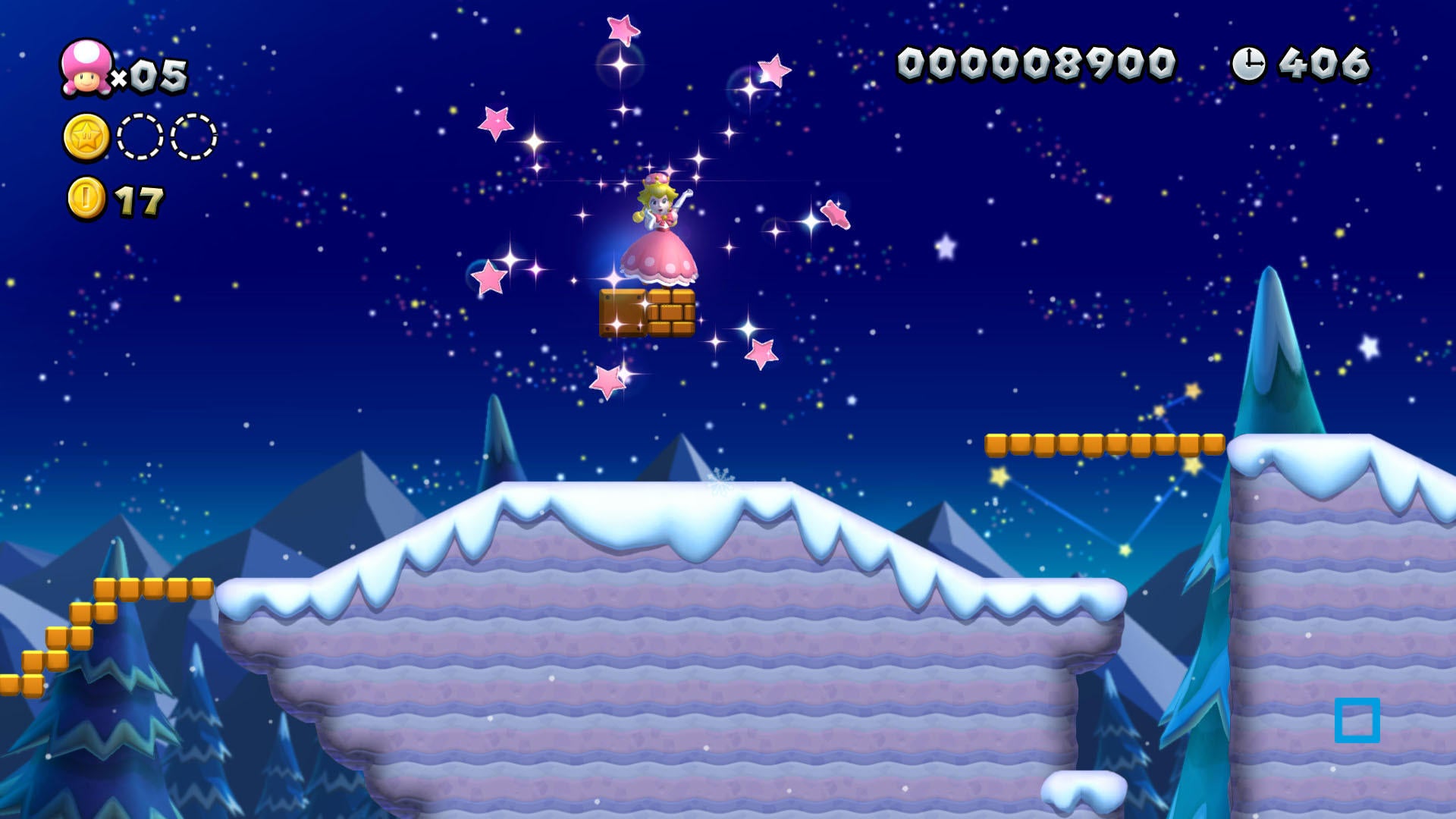Viewport: 1456px width, 819px height.
Task: Click the timer showing 406
Action: (1323, 62)
